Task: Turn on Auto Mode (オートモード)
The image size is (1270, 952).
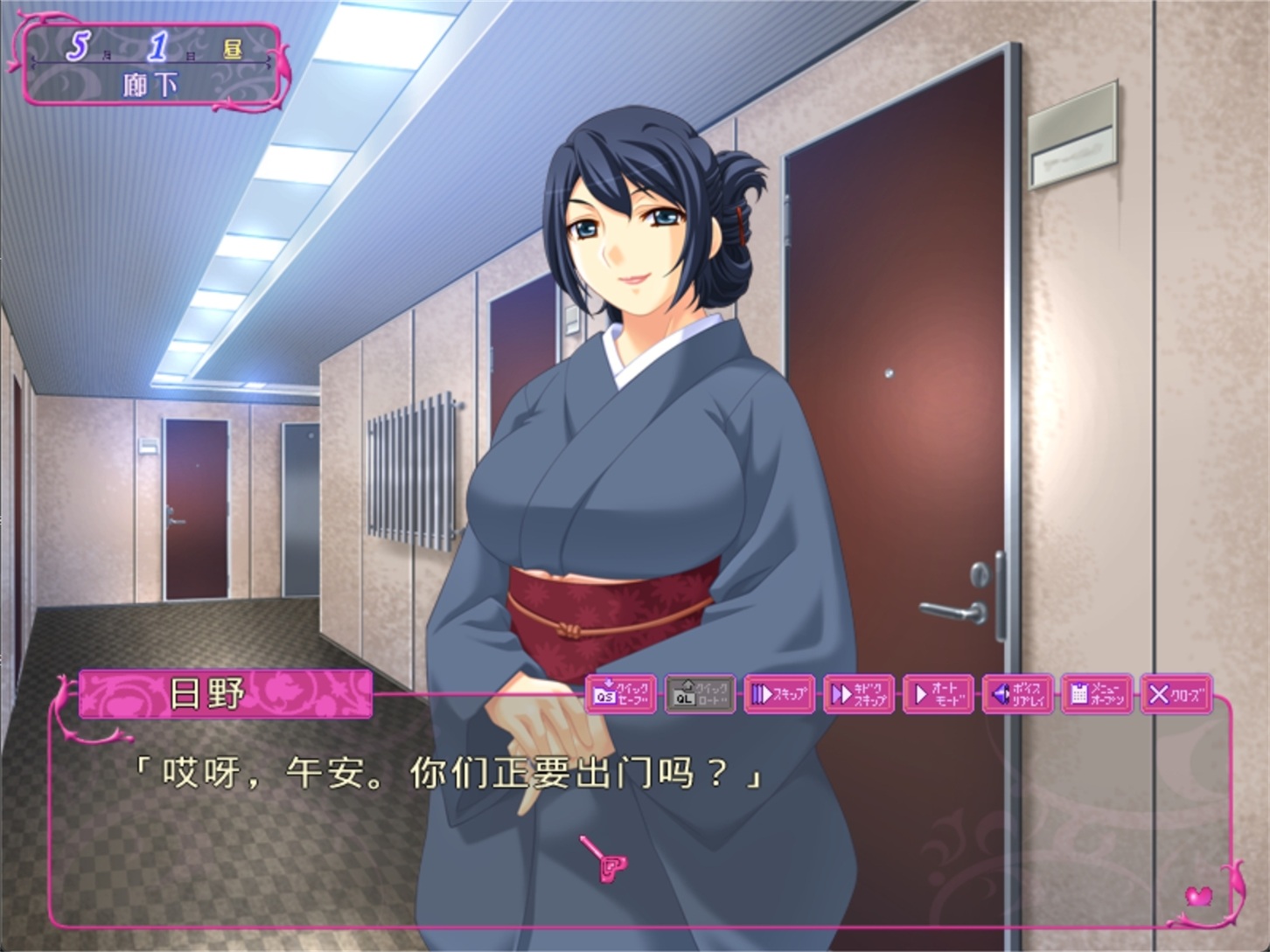Action: point(938,694)
